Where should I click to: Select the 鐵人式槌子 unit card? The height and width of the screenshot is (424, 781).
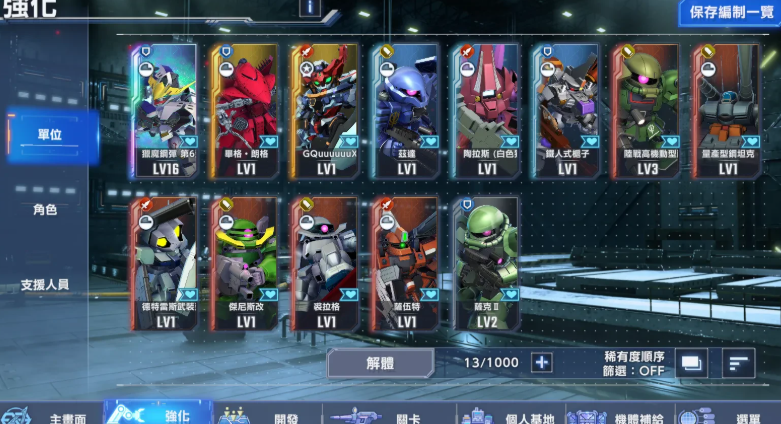pos(567,110)
